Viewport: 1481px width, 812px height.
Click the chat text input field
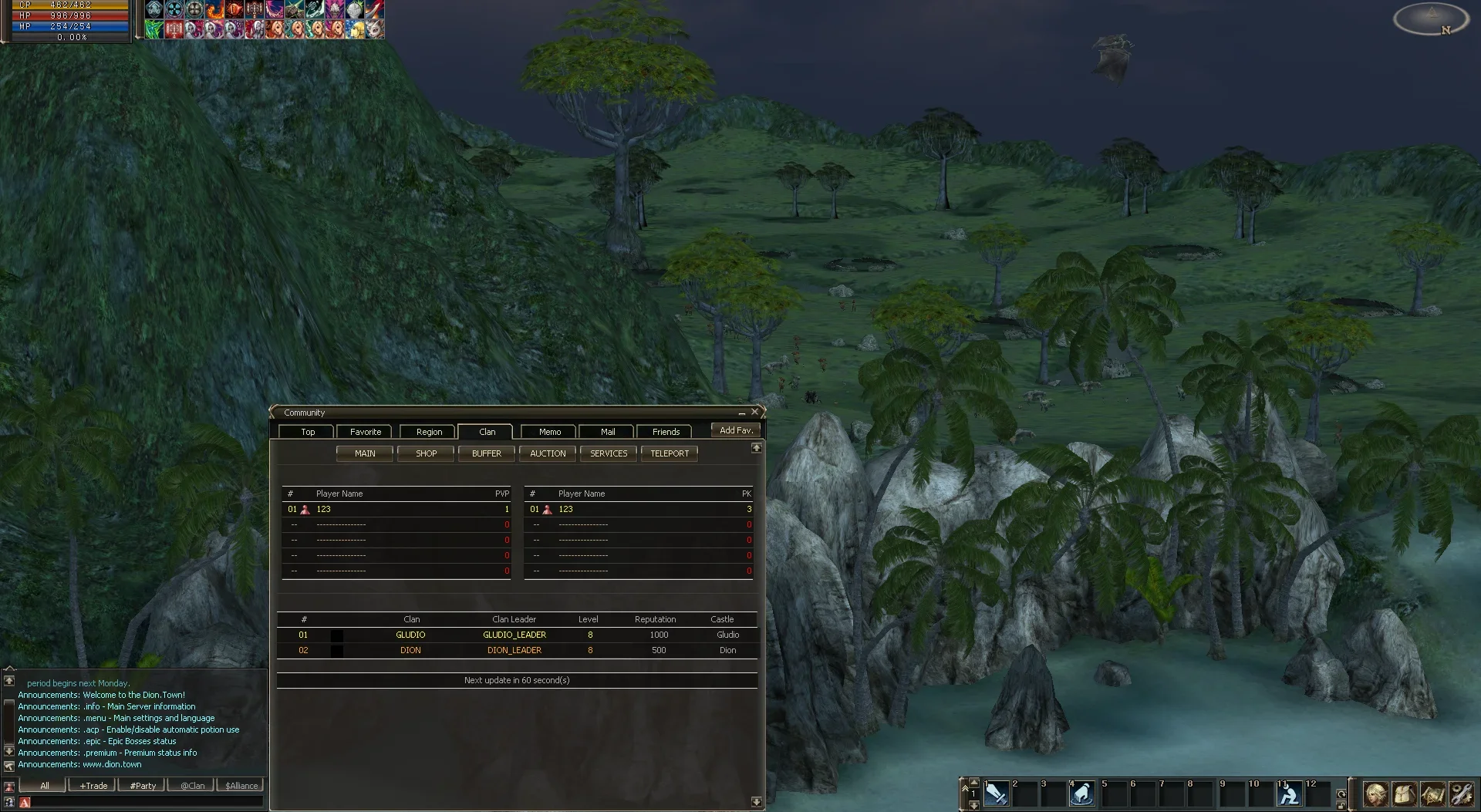147,803
